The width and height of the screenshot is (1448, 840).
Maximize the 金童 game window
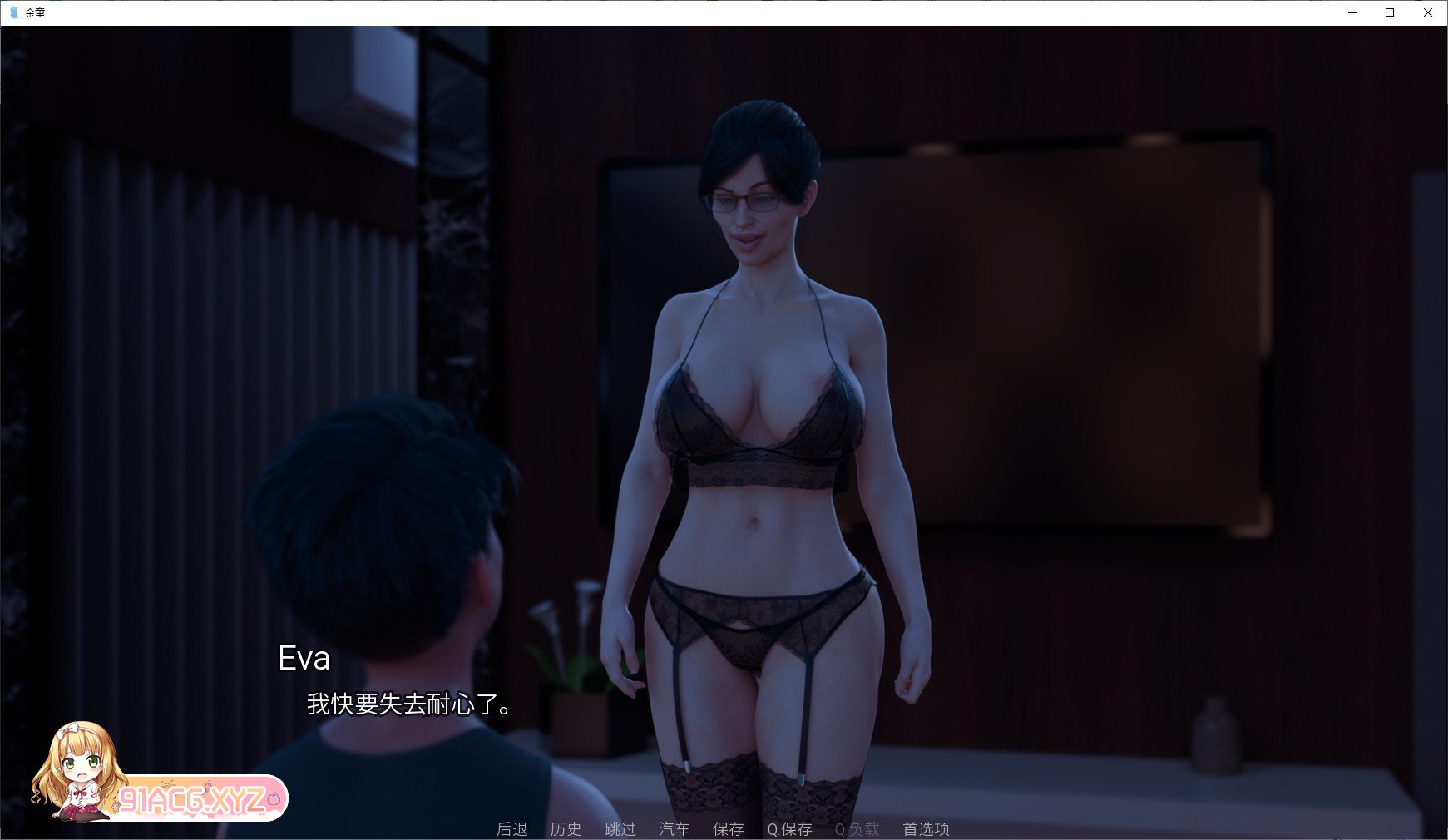1389,12
